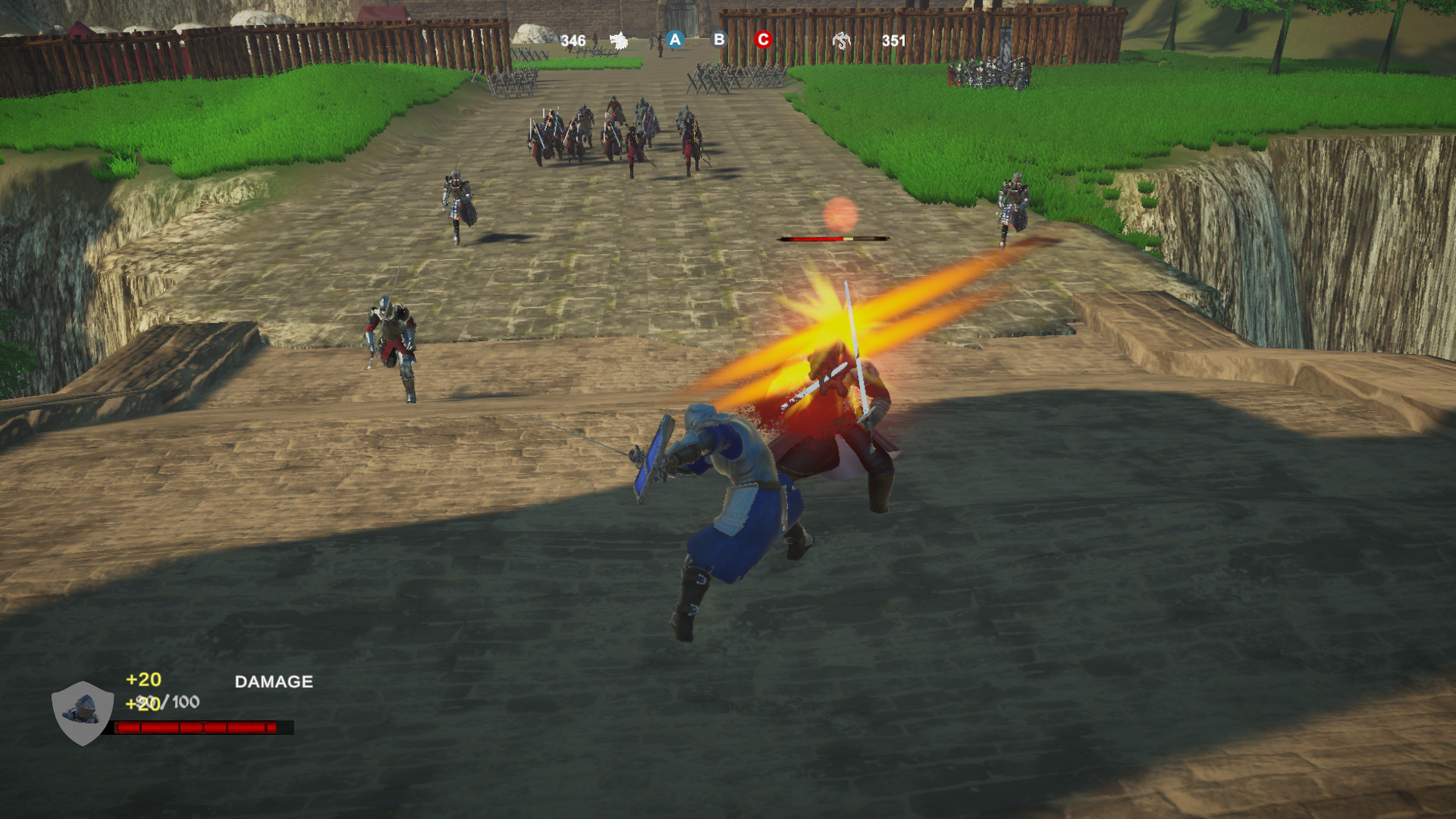The height and width of the screenshot is (819, 1456).
Task: Click the blue team ticket counter showing 346
Action: pyautogui.click(x=575, y=38)
